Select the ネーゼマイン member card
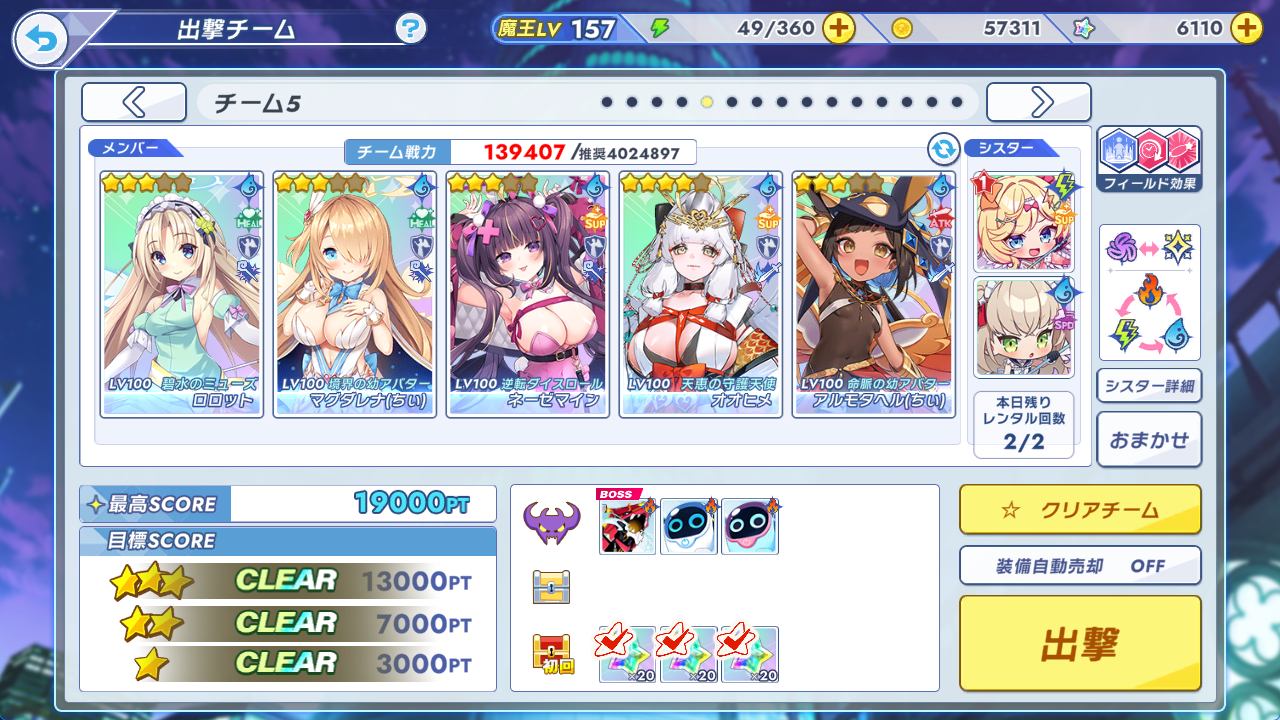 tap(528, 294)
